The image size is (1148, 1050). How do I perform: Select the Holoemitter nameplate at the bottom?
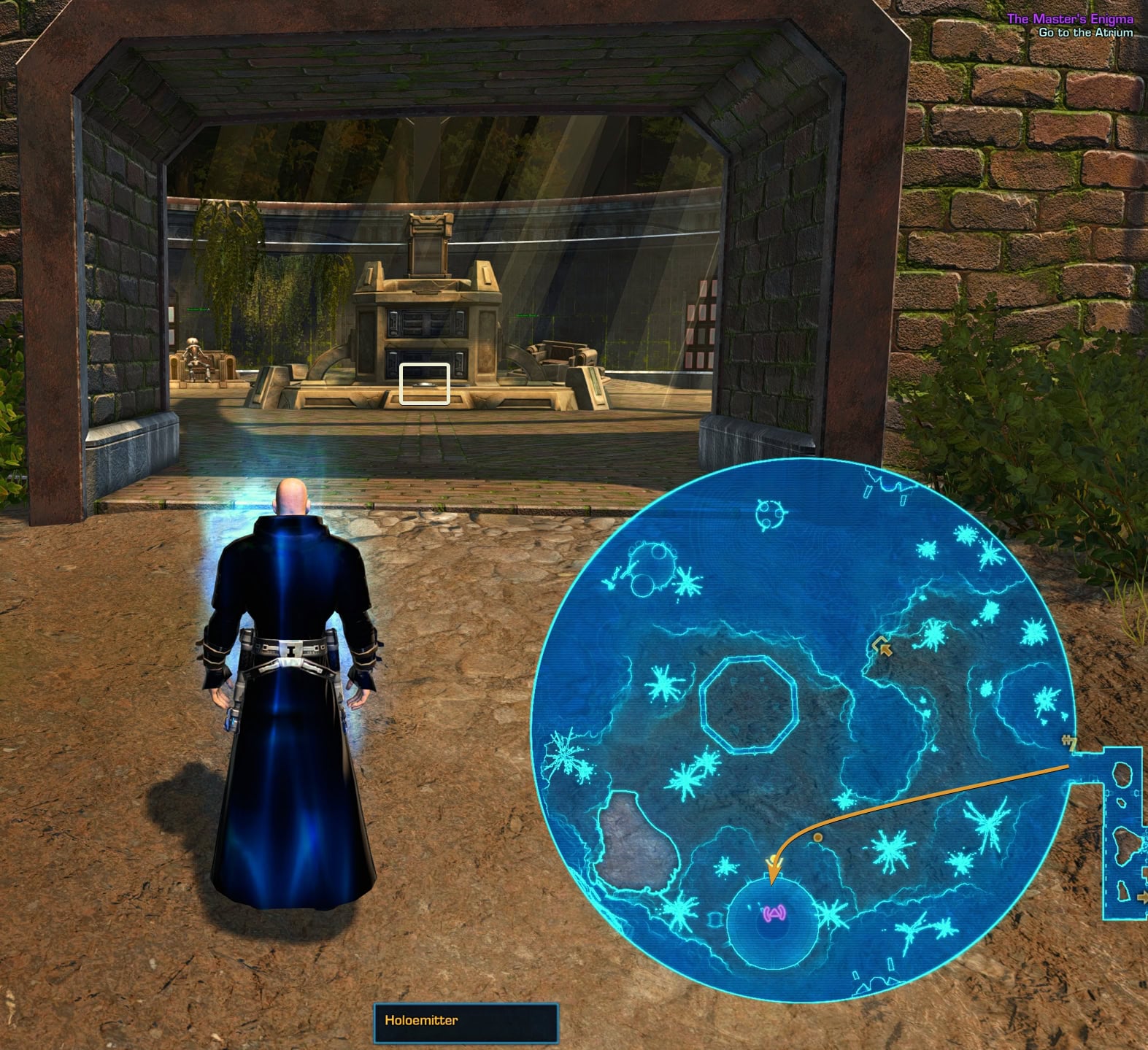pos(465,1022)
